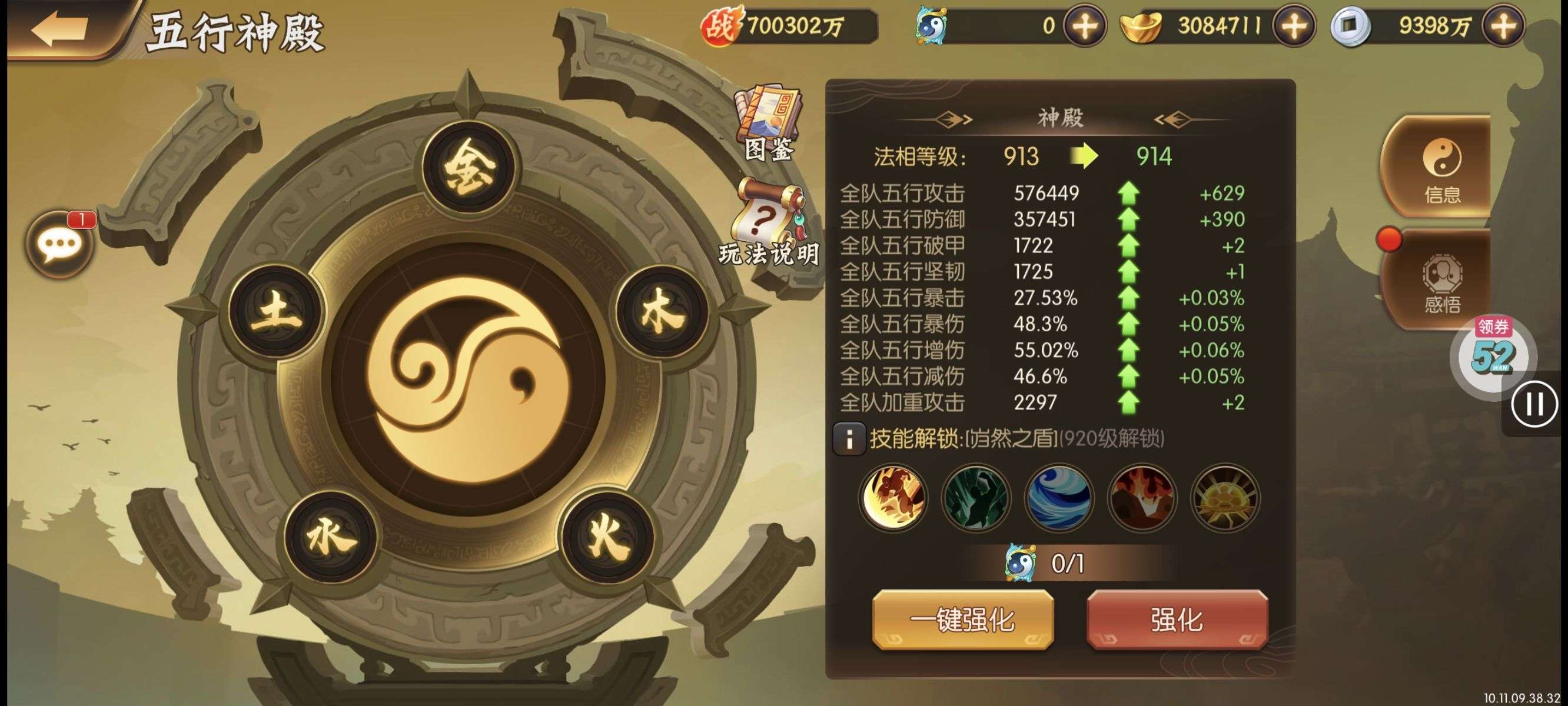View the blue water wave skill icon
The width and height of the screenshot is (1568, 706).
point(1058,497)
